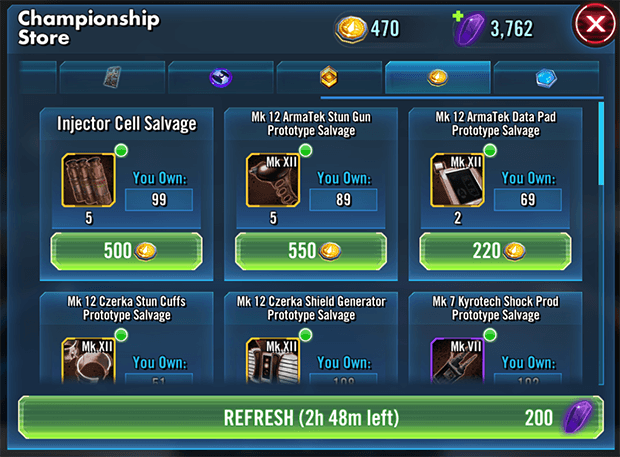The width and height of the screenshot is (620, 457).
Task: Buy Injector Cell Salvage for 500
Action: pos(126,250)
